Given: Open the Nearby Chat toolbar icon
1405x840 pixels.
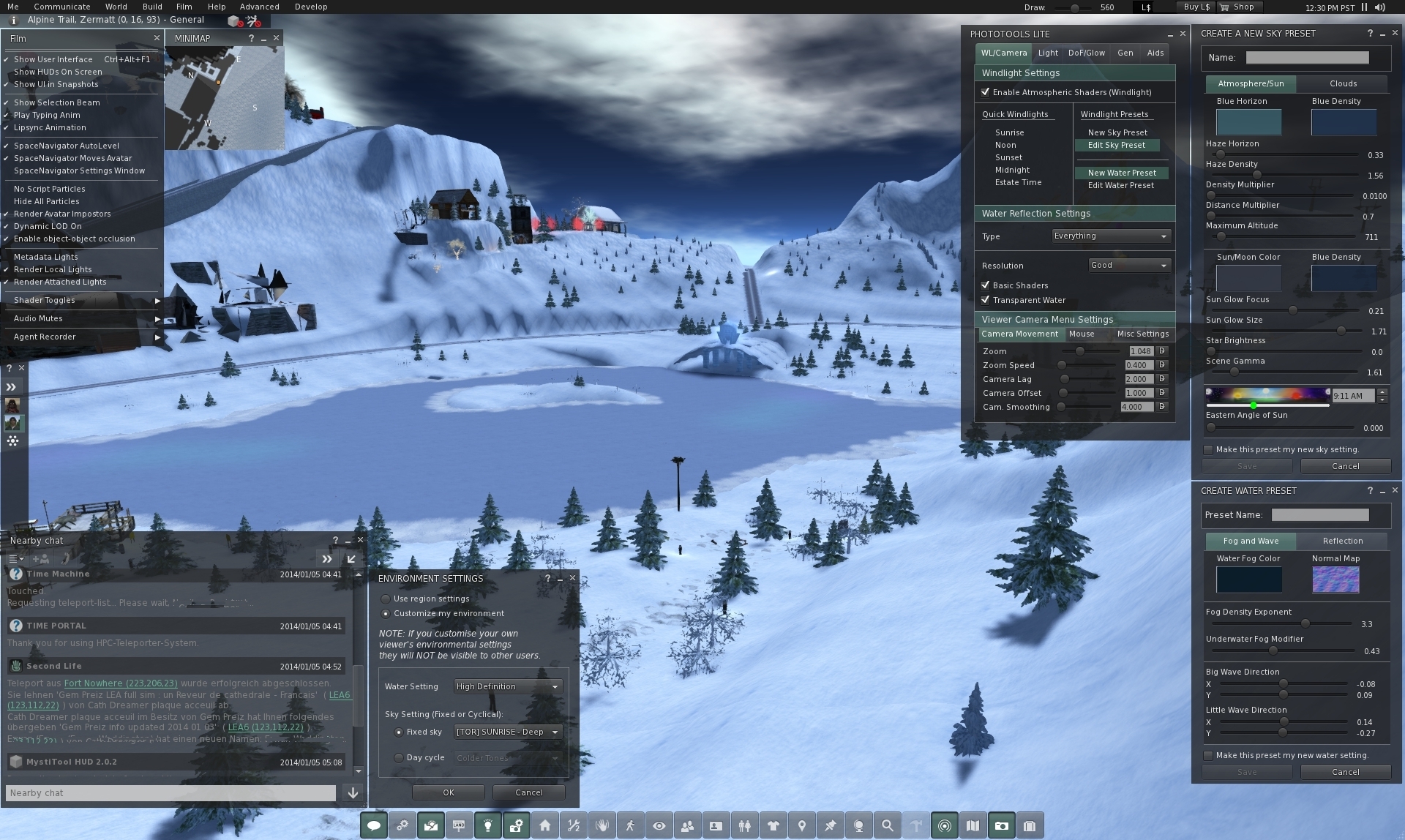Looking at the screenshot, I should pos(373,825).
